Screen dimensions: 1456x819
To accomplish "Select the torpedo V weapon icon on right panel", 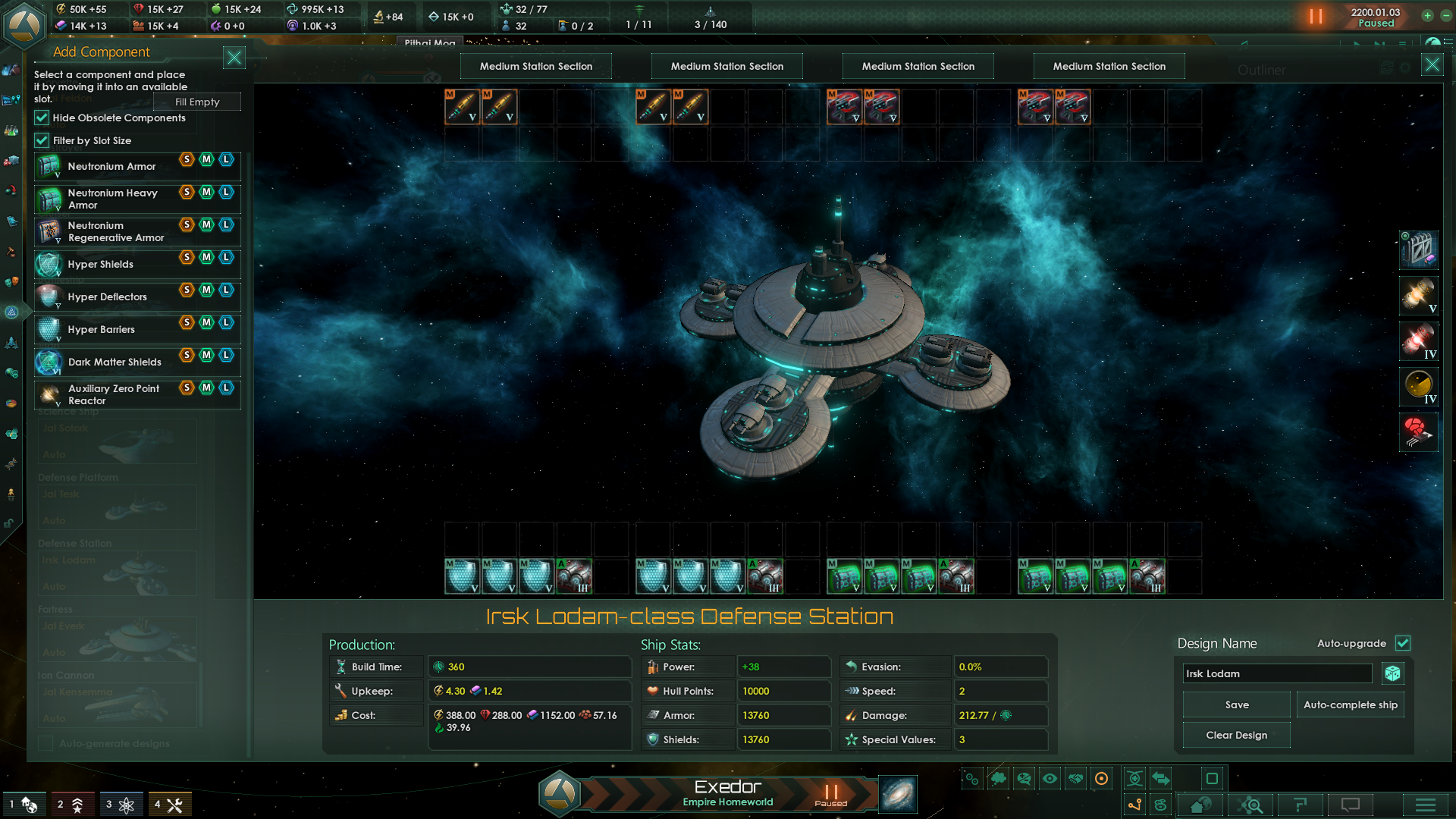I will (x=1418, y=296).
